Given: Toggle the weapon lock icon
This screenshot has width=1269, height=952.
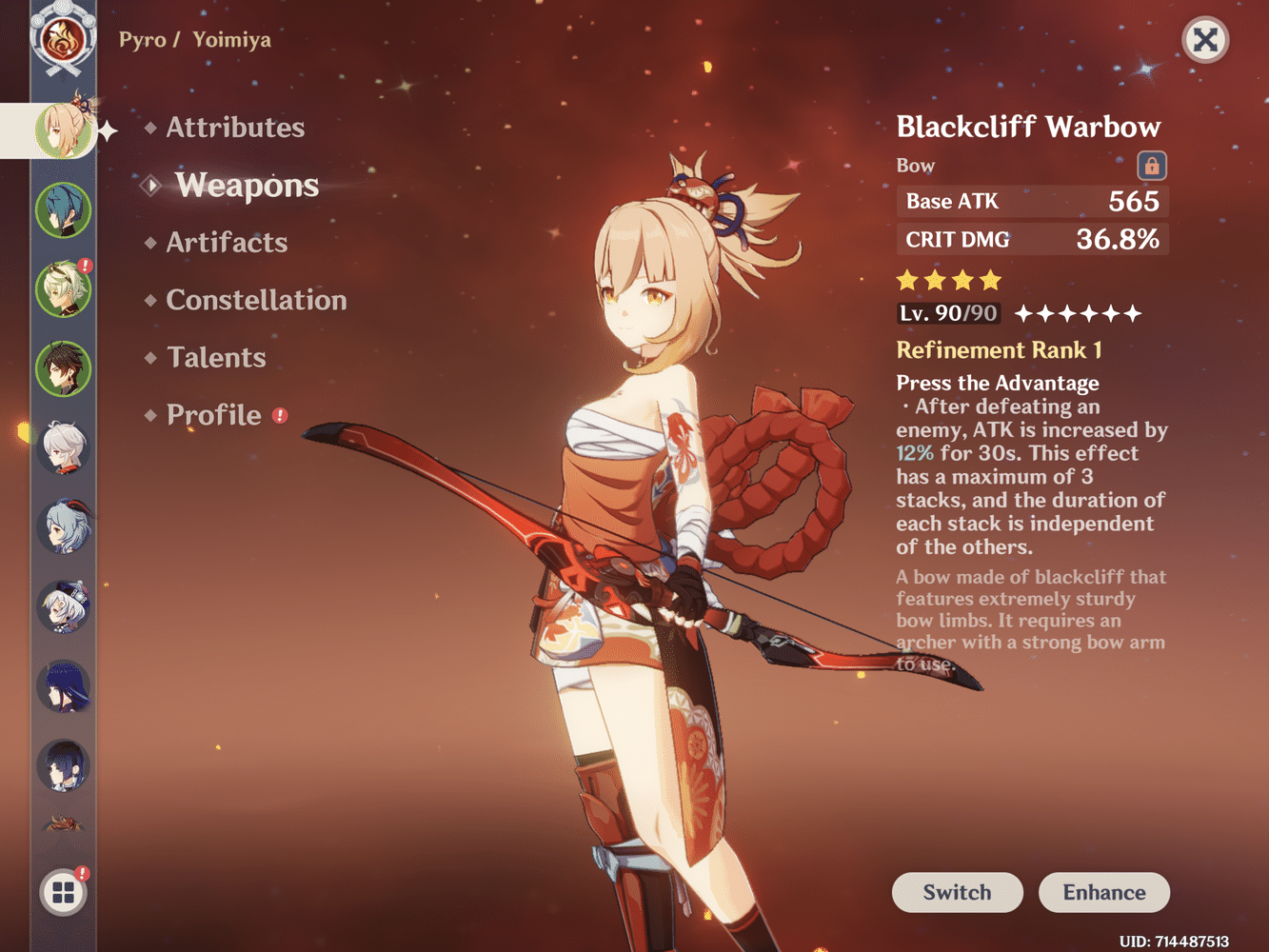Looking at the screenshot, I should 1151,166.
